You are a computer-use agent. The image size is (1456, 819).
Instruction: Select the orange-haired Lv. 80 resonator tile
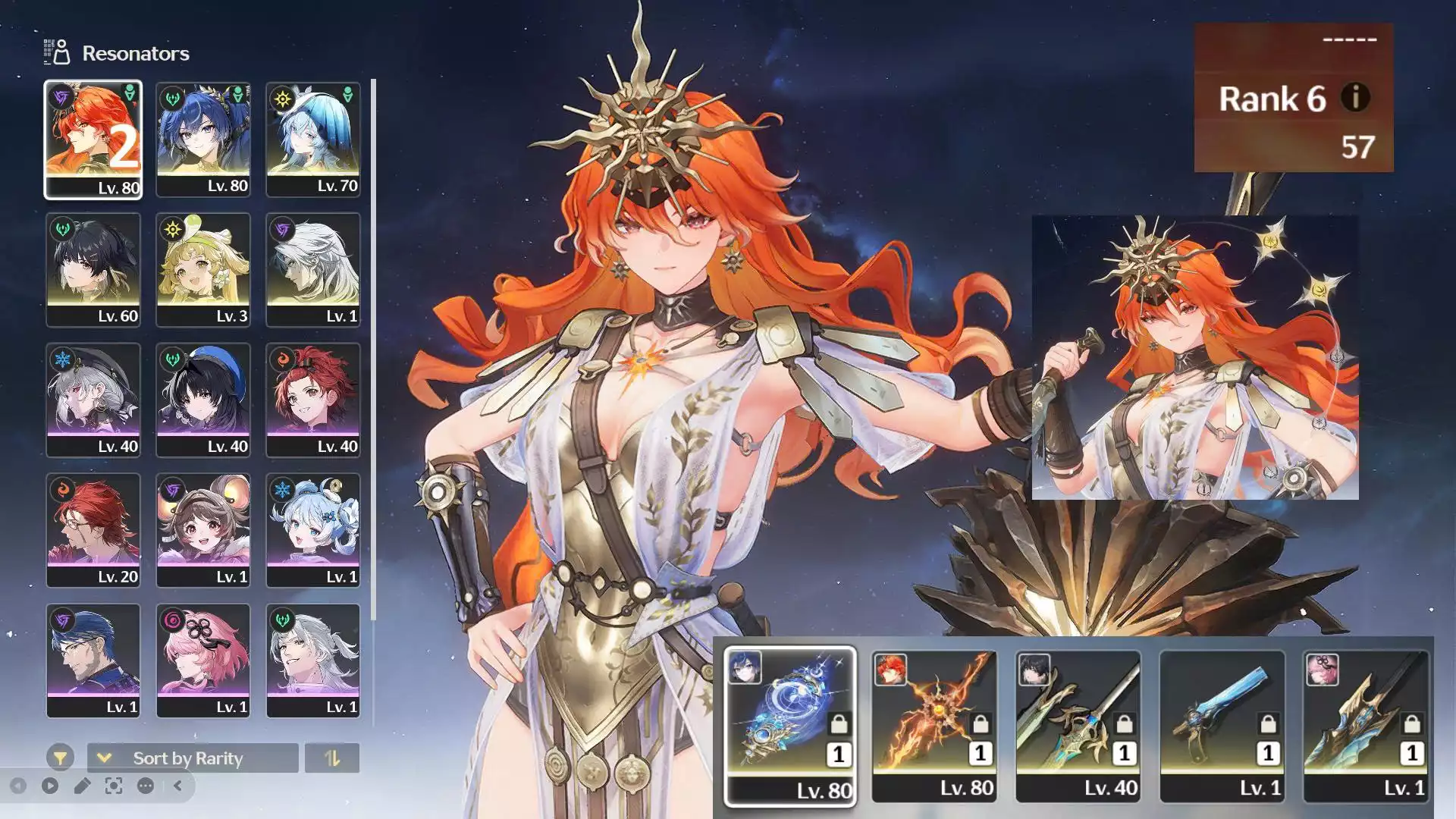(x=93, y=140)
